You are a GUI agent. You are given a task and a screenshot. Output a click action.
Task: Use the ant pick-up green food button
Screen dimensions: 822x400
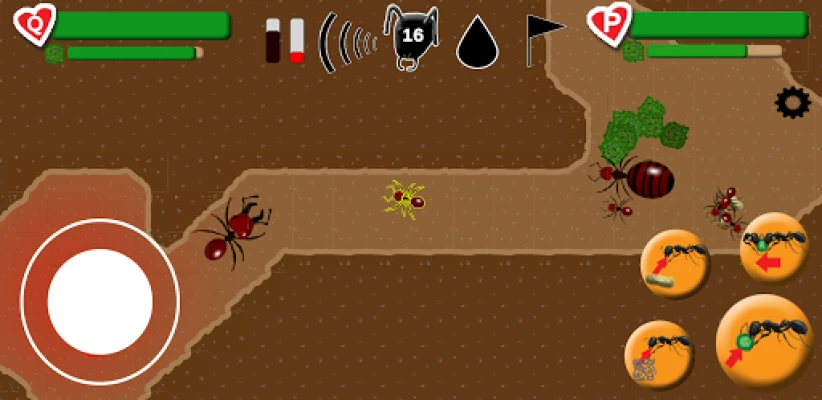[764, 342]
